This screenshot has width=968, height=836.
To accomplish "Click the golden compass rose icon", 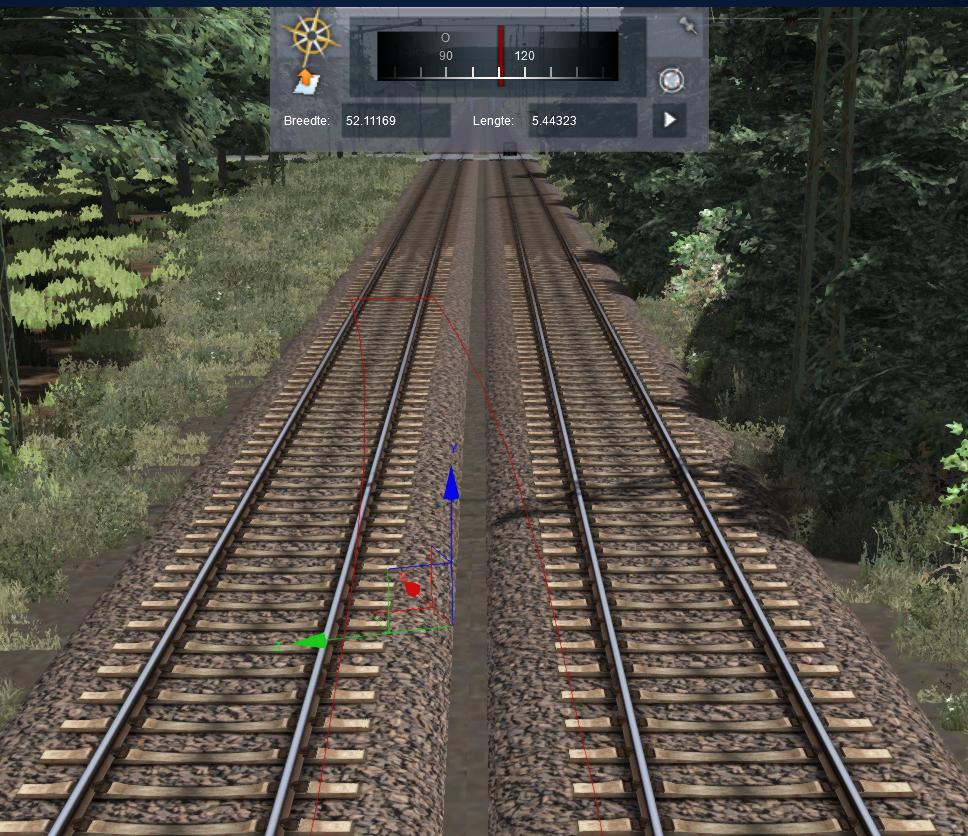I will click(x=311, y=36).
